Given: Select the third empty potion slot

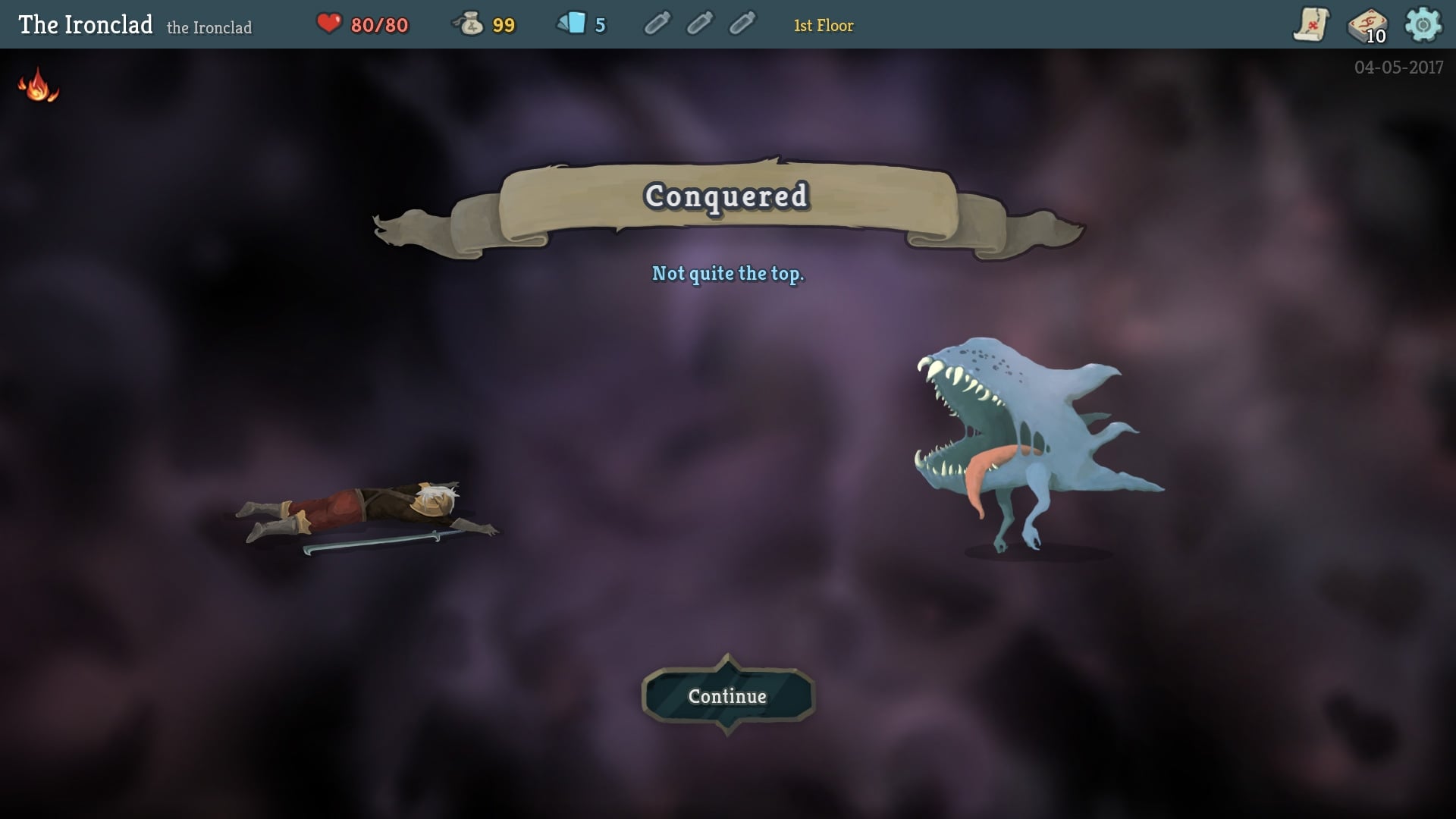Looking at the screenshot, I should tap(742, 24).
